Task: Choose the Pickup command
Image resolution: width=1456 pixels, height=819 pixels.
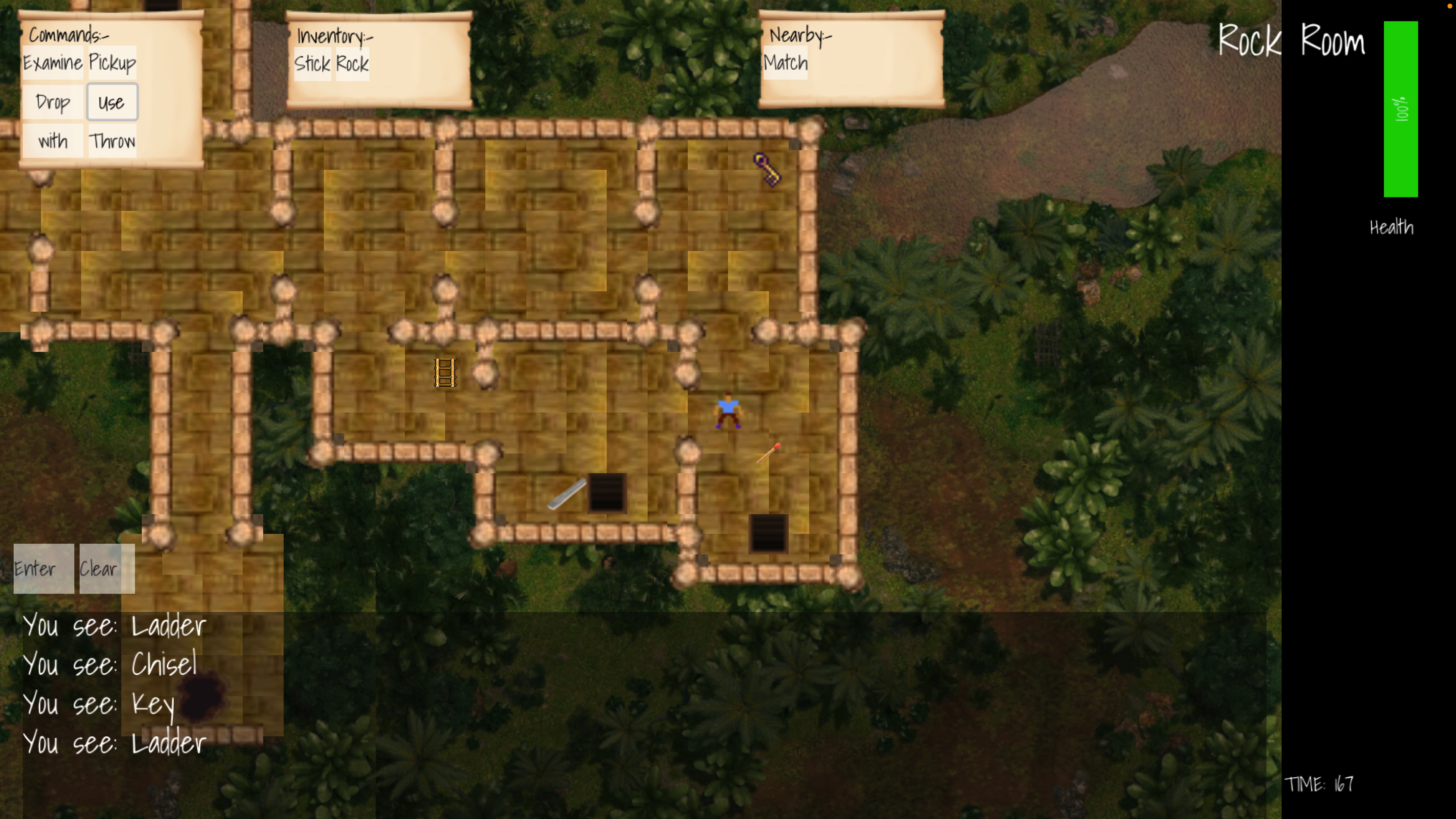Action: (x=112, y=62)
